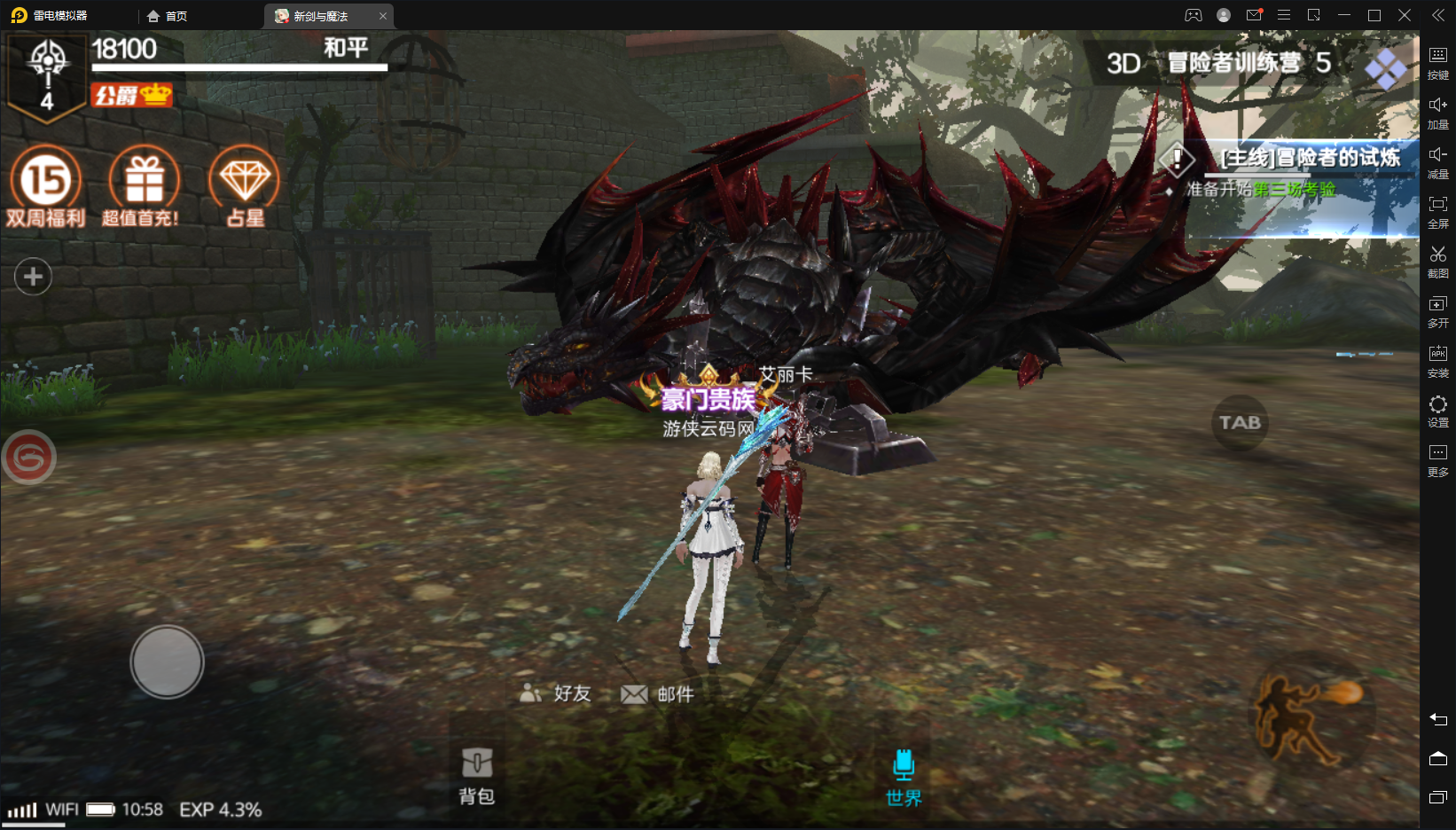Click the red swirl G logo button
The height and width of the screenshot is (830, 1456).
pyautogui.click(x=28, y=458)
